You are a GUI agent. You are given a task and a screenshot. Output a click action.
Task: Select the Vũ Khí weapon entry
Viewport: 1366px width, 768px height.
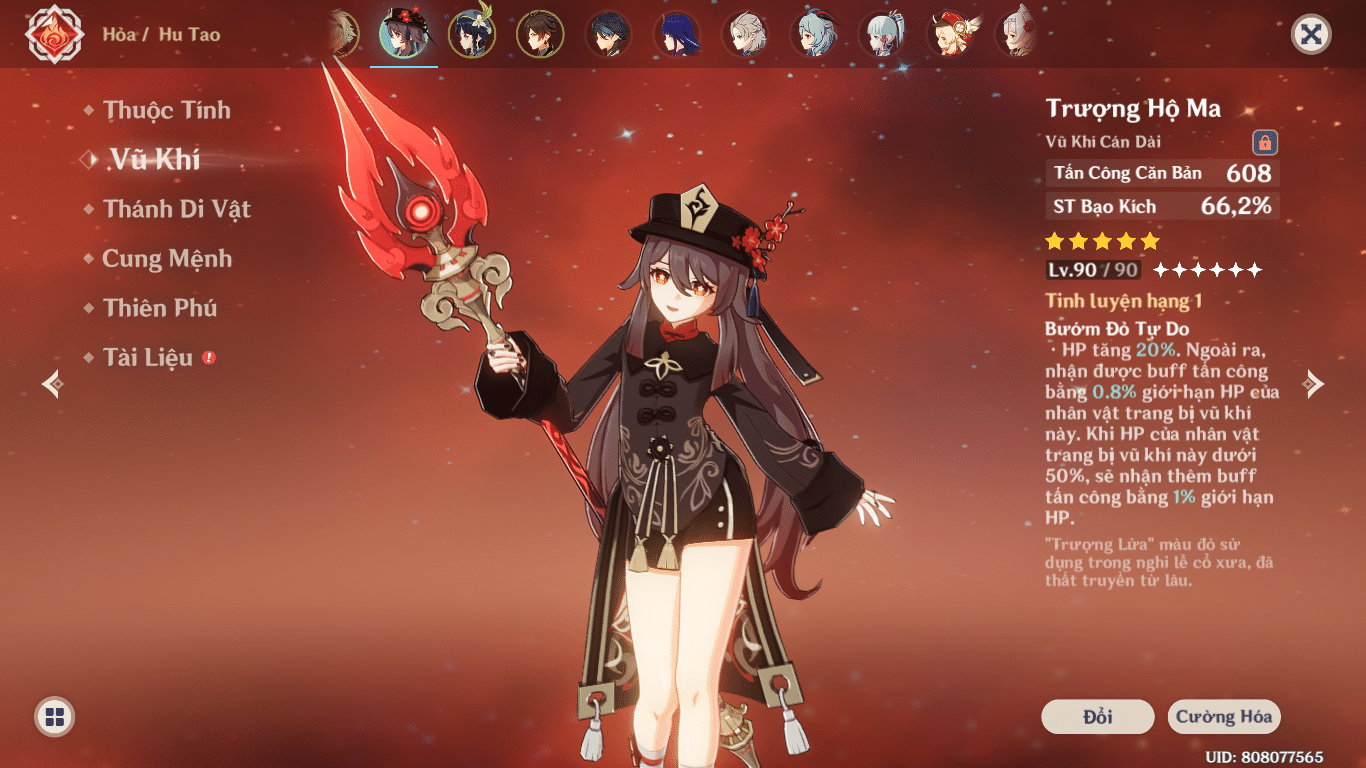(x=155, y=159)
